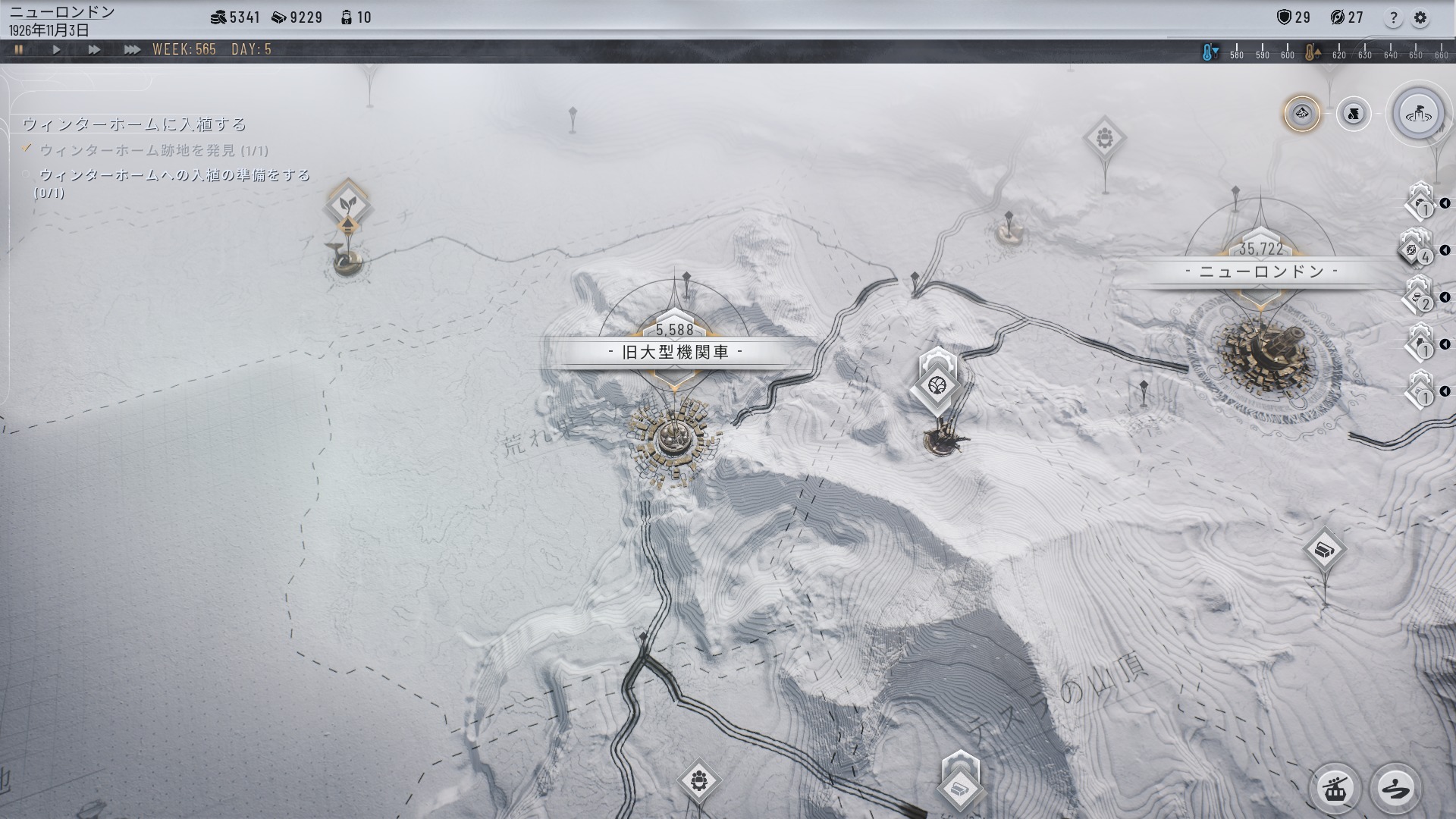Screen dimensions: 1456x819
Task: Click the materials stack marker south of ニューロンドン
Action: click(x=1324, y=550)
